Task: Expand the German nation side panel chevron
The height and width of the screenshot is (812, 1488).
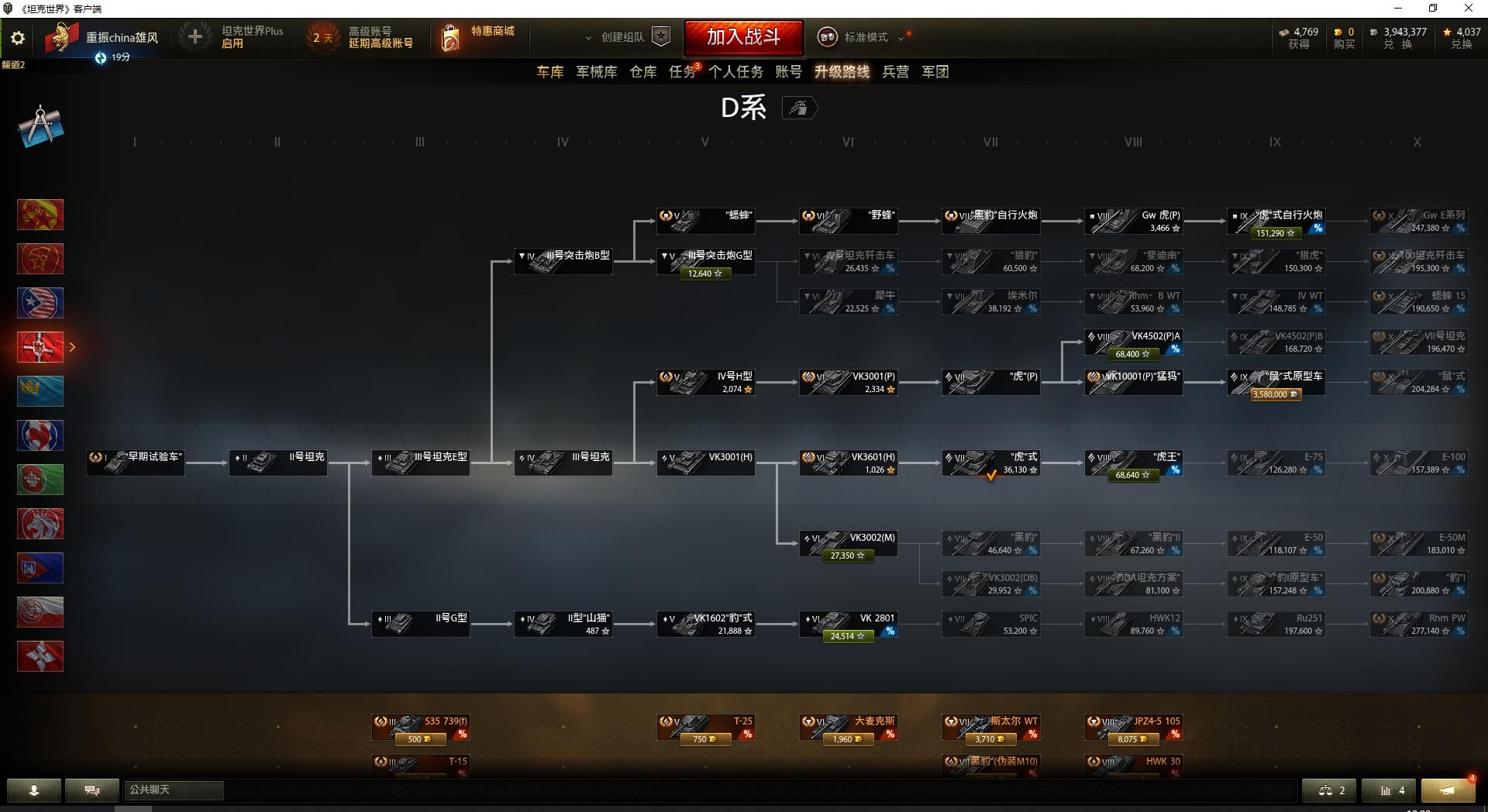Action: pos(72,347)
